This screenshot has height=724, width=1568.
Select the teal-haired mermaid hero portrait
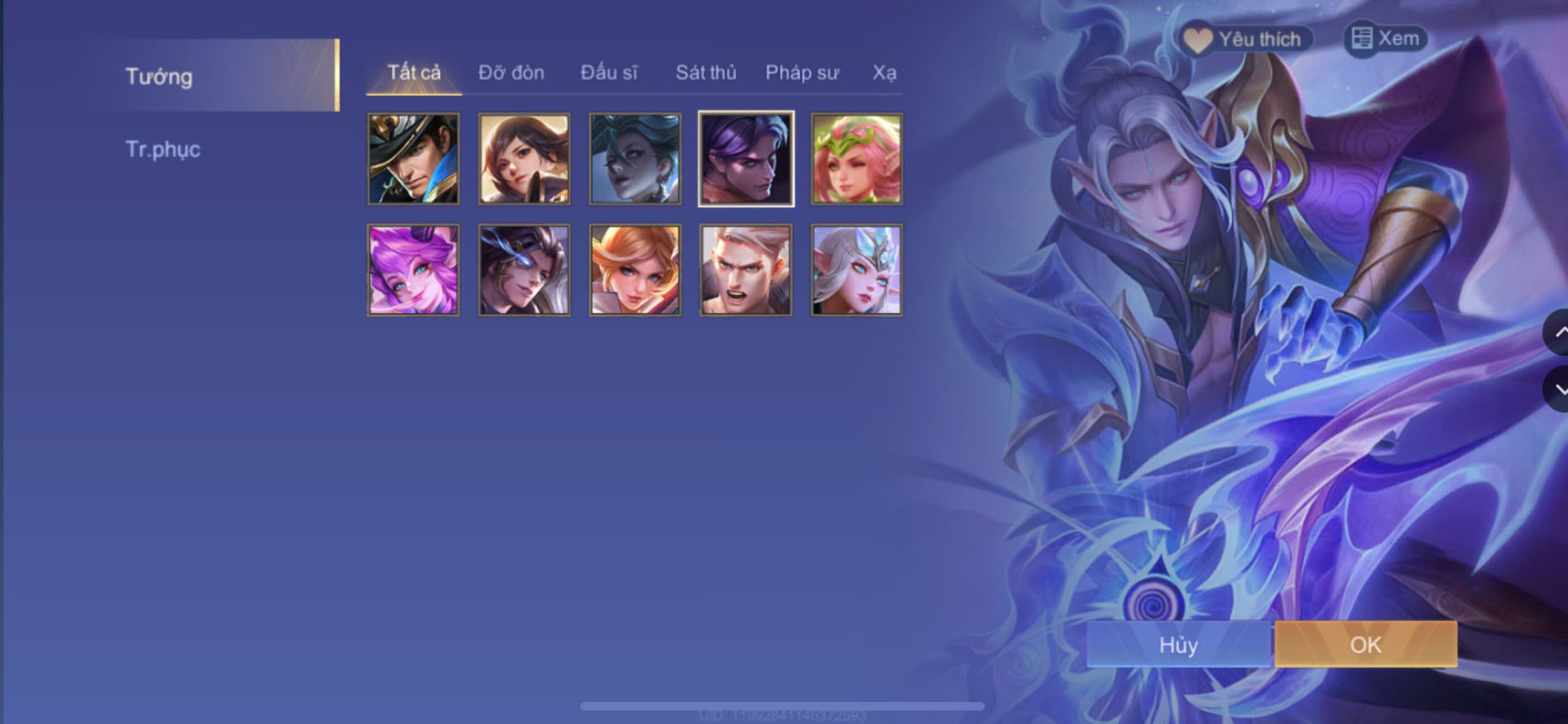coord(634,158)
